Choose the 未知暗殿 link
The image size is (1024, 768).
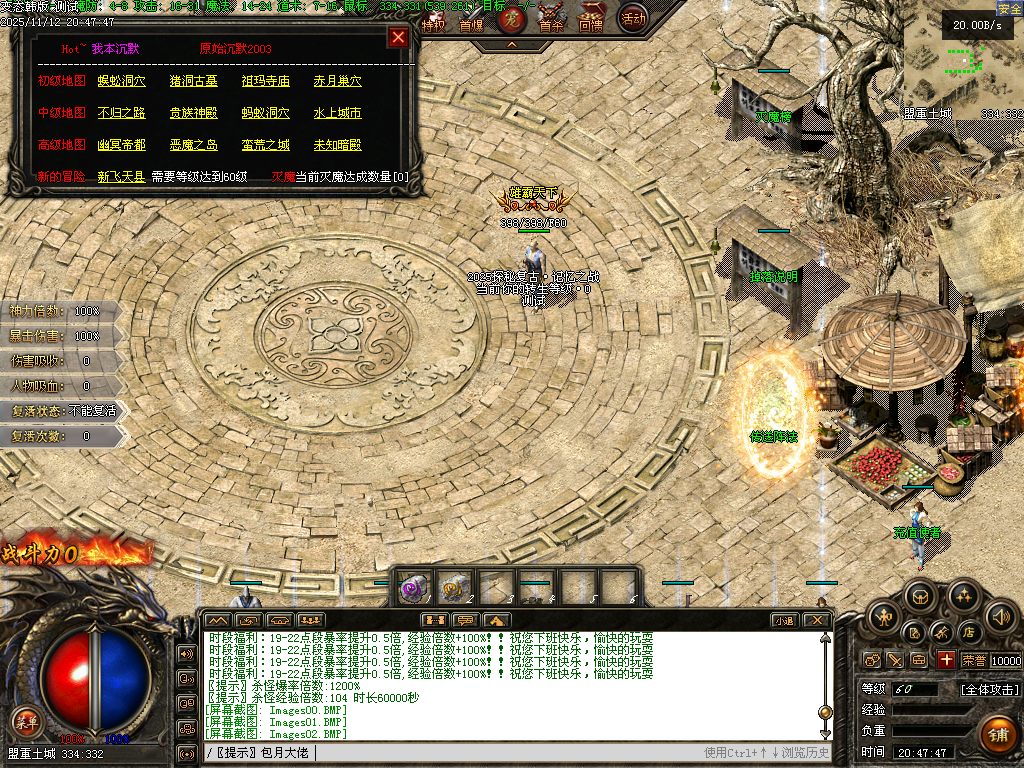[338, 145]
